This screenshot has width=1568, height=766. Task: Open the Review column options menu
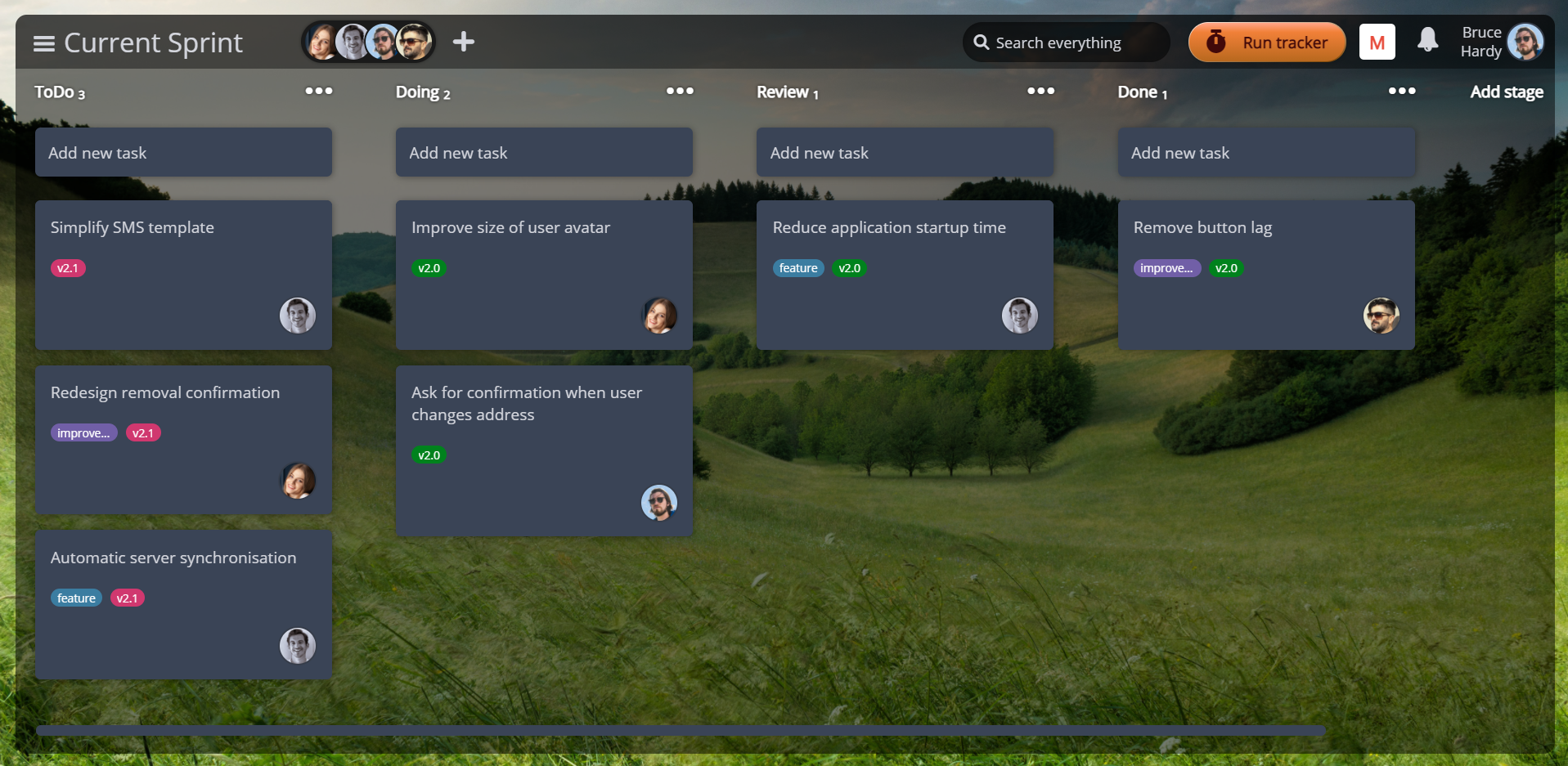click(x=1040, y=91)
